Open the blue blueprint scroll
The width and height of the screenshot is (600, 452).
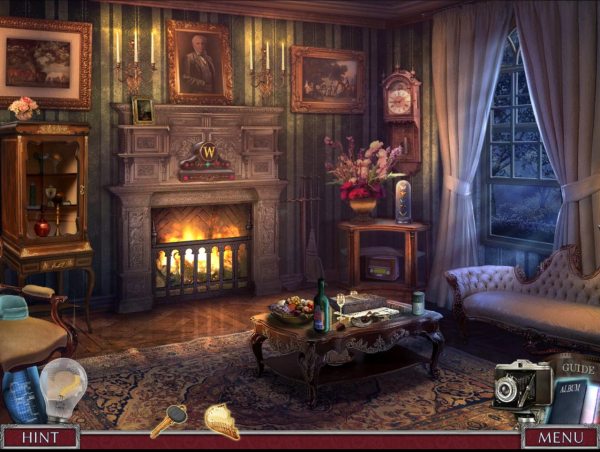[22, 393]
